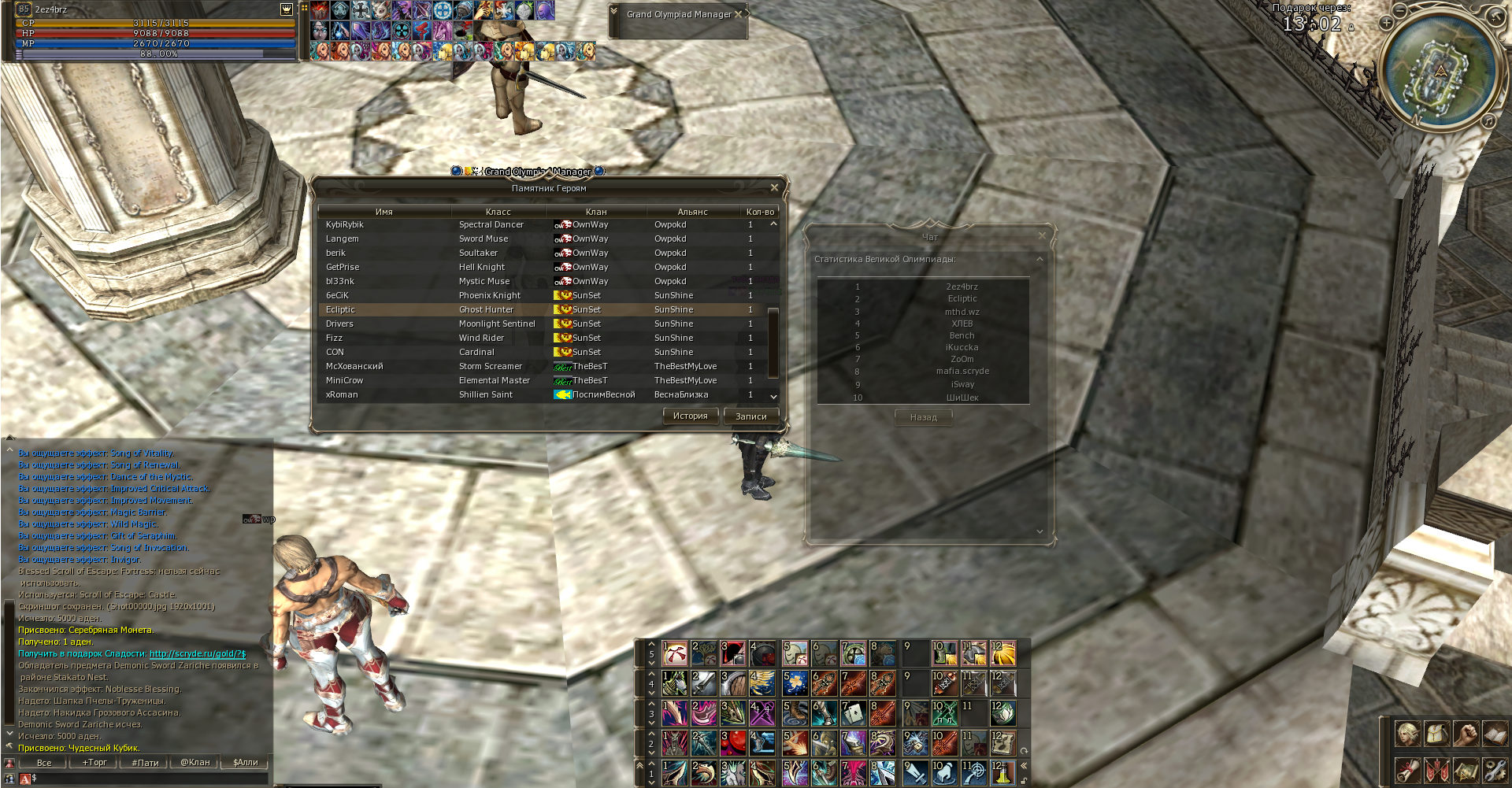Switch to the @Клан chat tab
This screenshot has width=1512, height=788.
[x=195, y=763]
